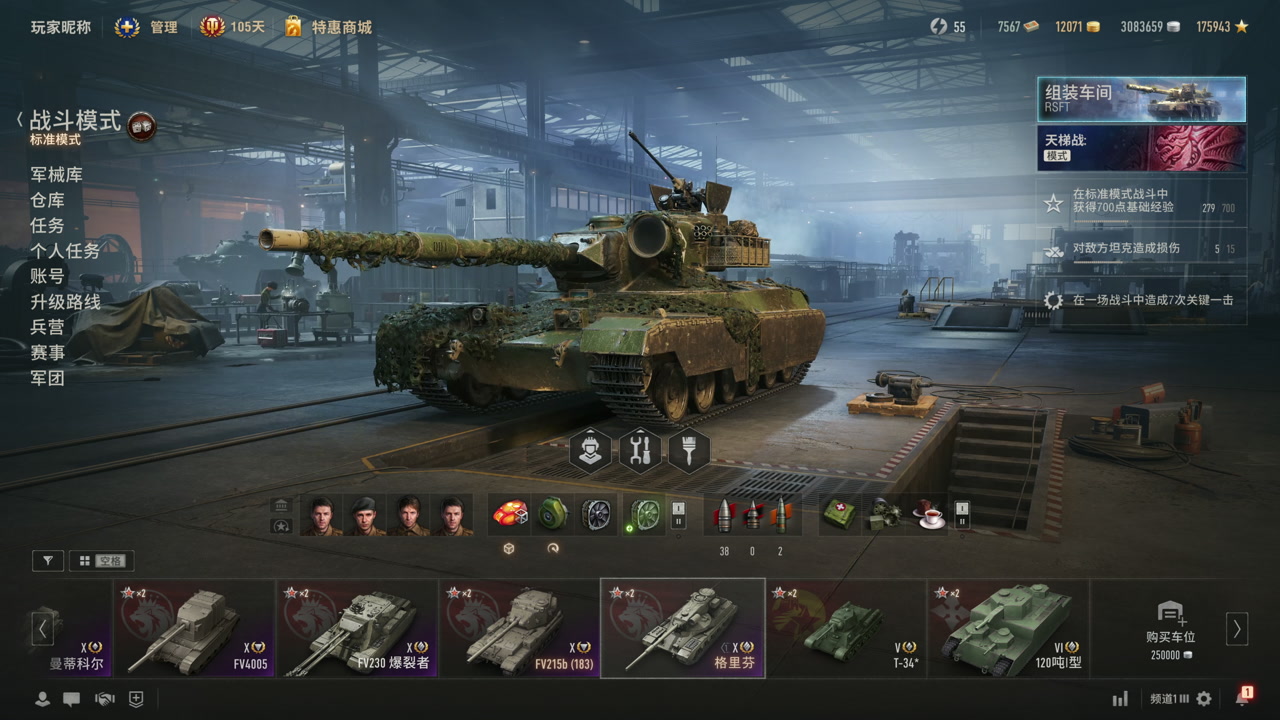Open the 兵营 barracks
The image size is (1280, 720).
click(47, 327)
